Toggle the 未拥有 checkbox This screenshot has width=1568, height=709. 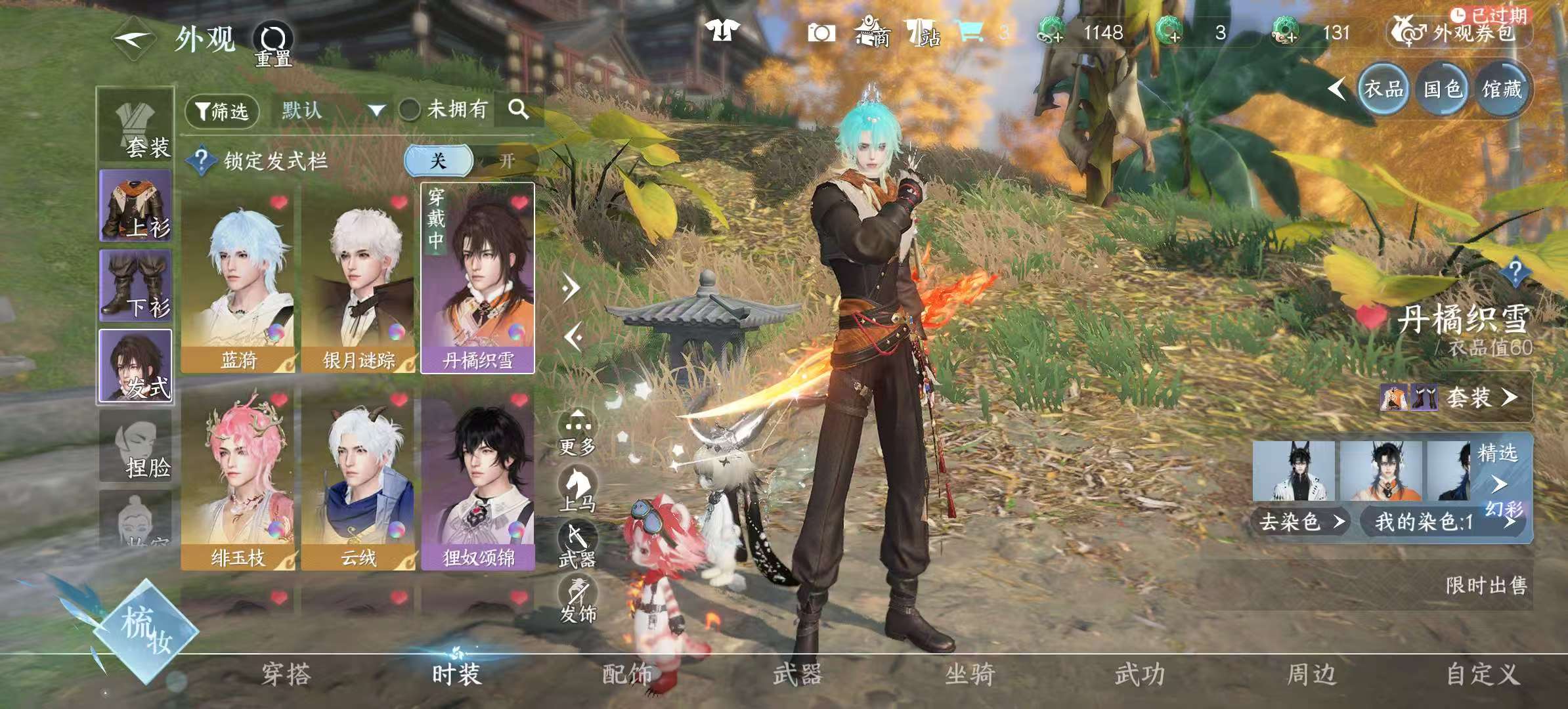(410, 110)
